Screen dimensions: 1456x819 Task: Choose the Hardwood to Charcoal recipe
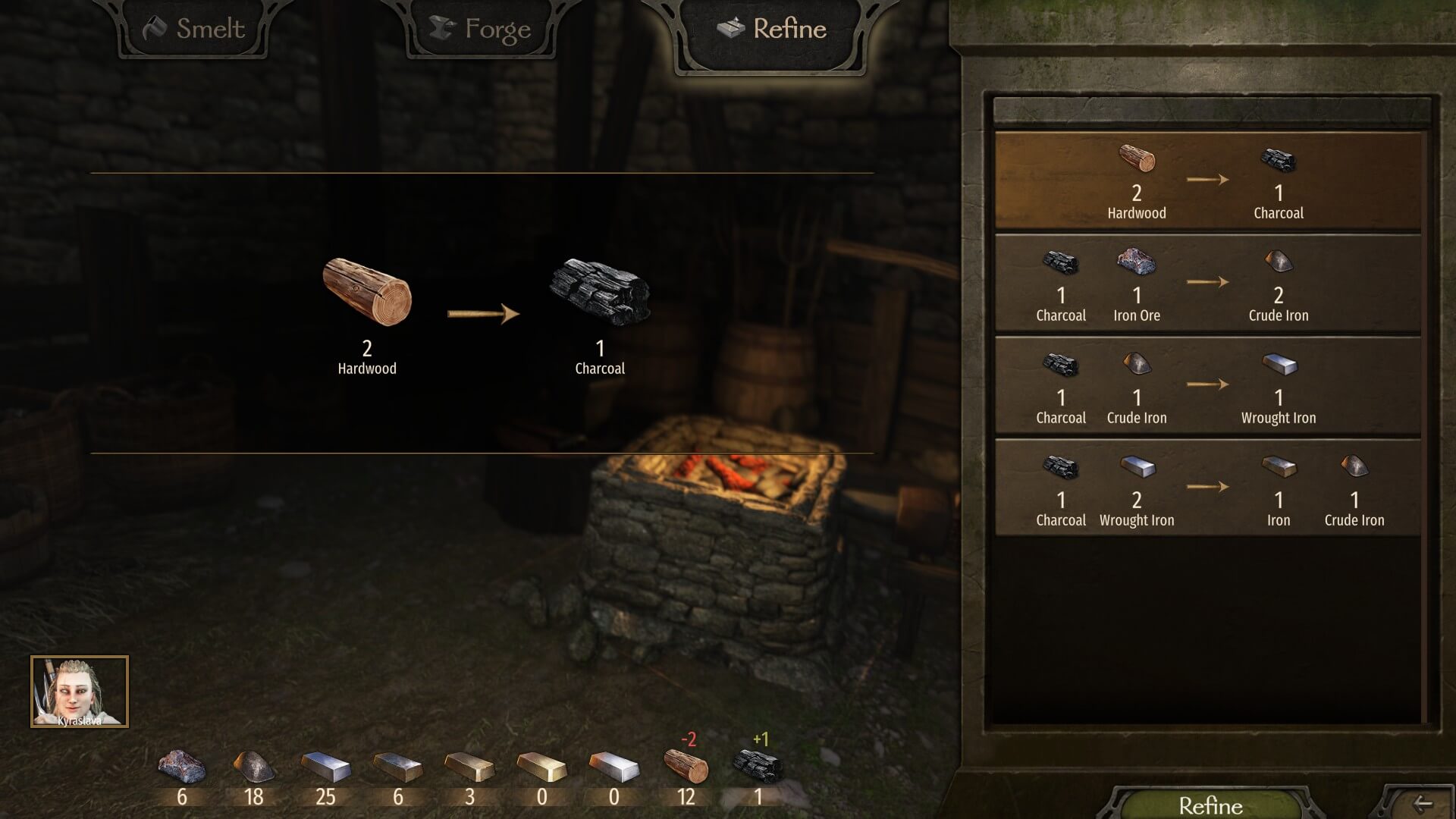[1207, 181]
